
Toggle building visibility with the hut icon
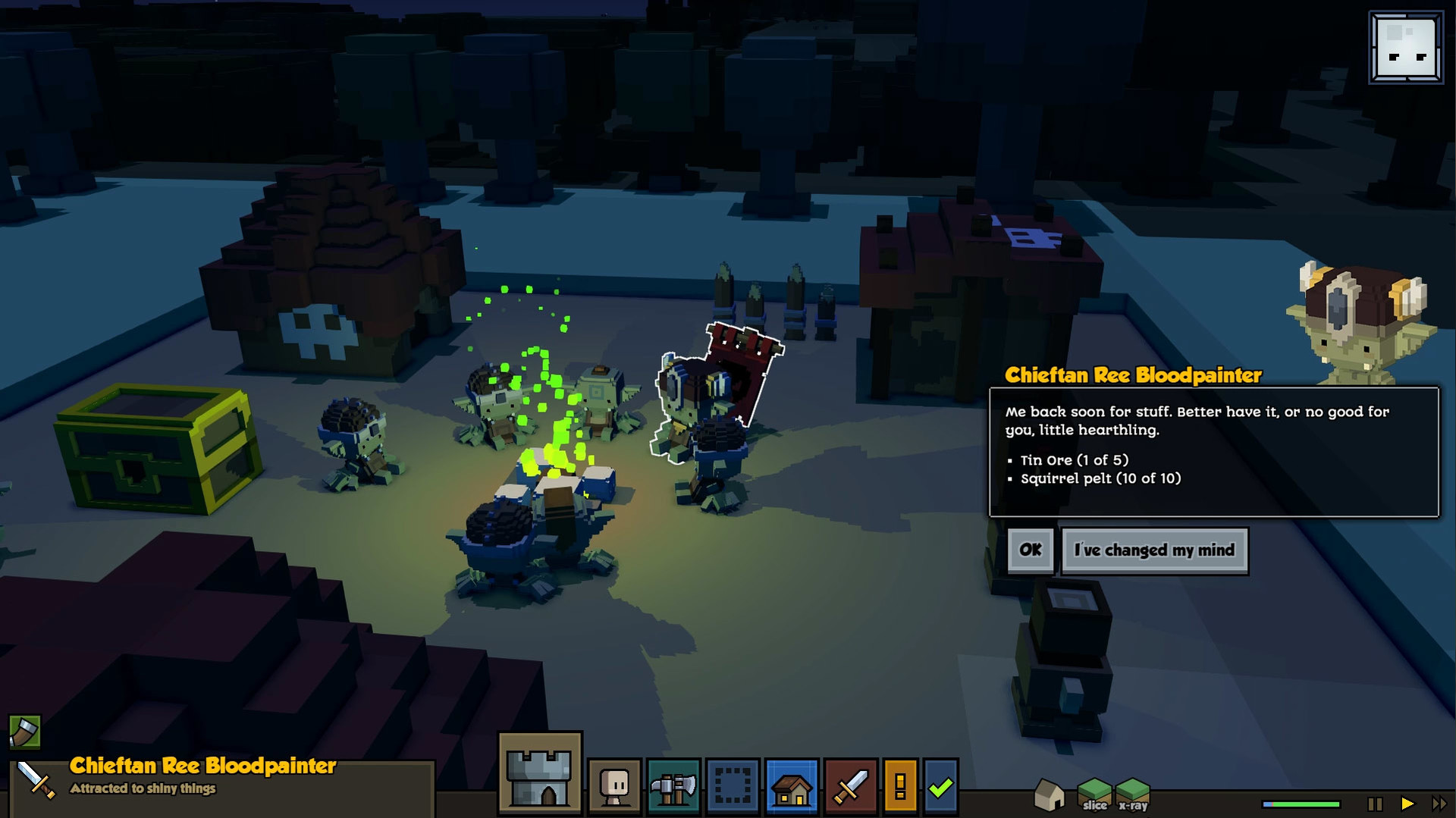1050,795
